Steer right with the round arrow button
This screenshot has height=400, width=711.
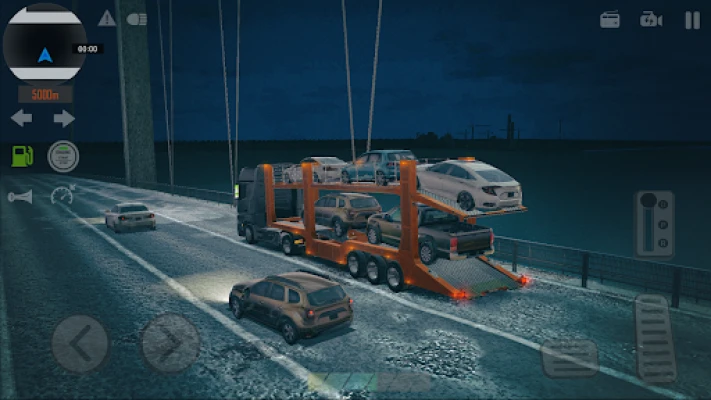[x=170, y=343]
